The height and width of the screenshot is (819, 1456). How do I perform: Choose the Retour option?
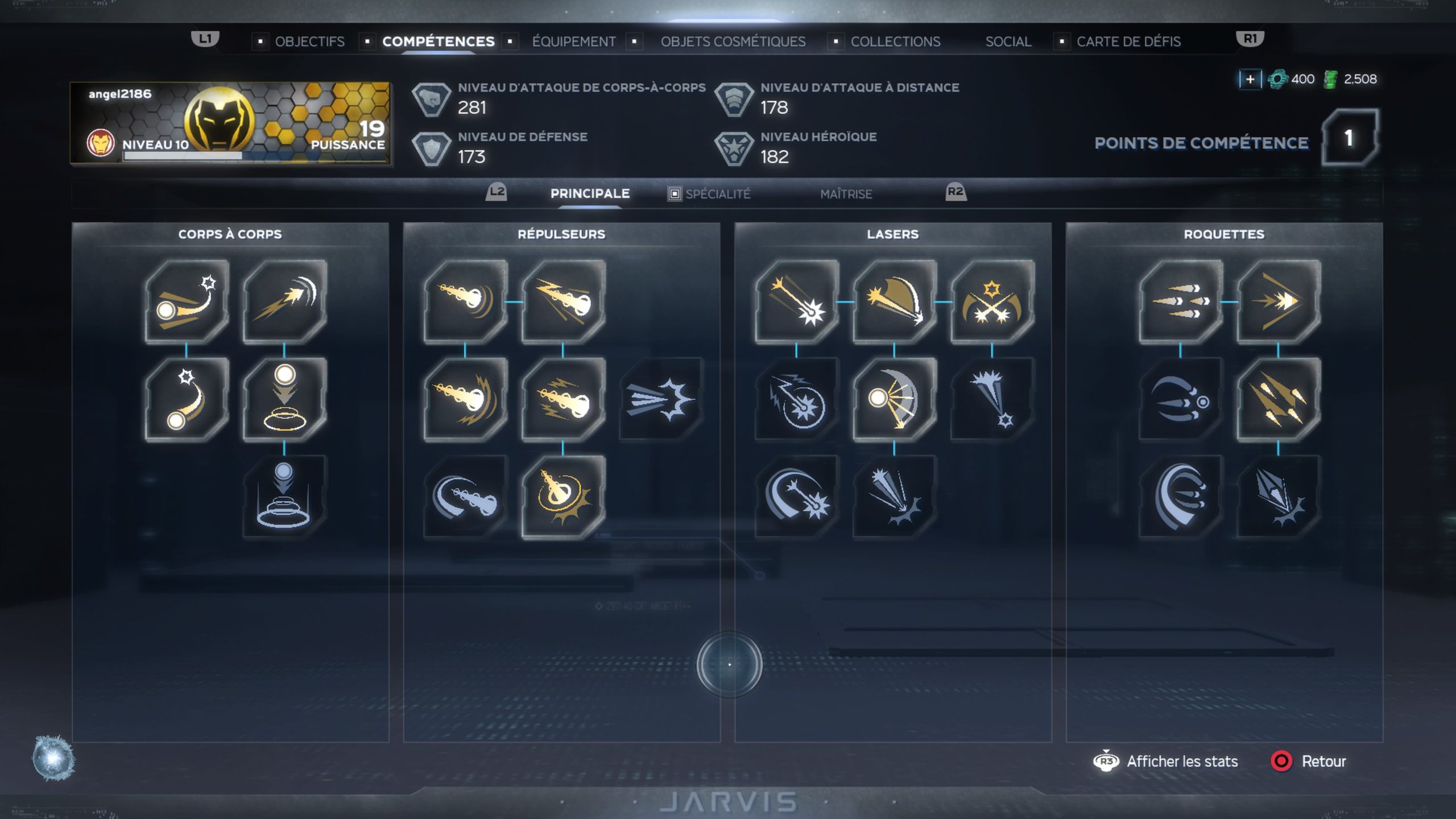coord(1323,761)
